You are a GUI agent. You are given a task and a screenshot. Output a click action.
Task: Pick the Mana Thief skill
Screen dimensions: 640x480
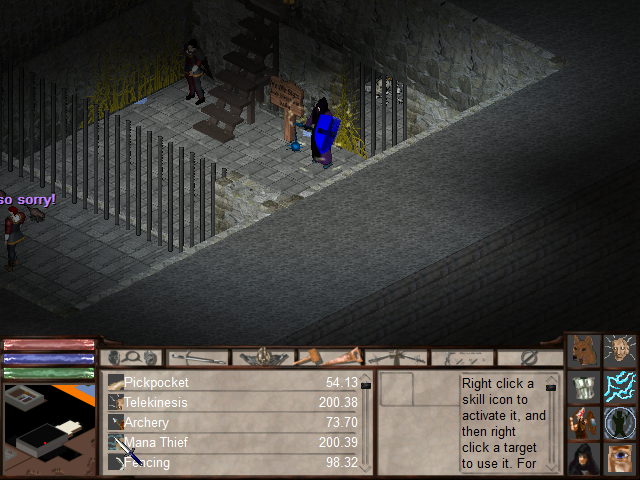[154, 442]
